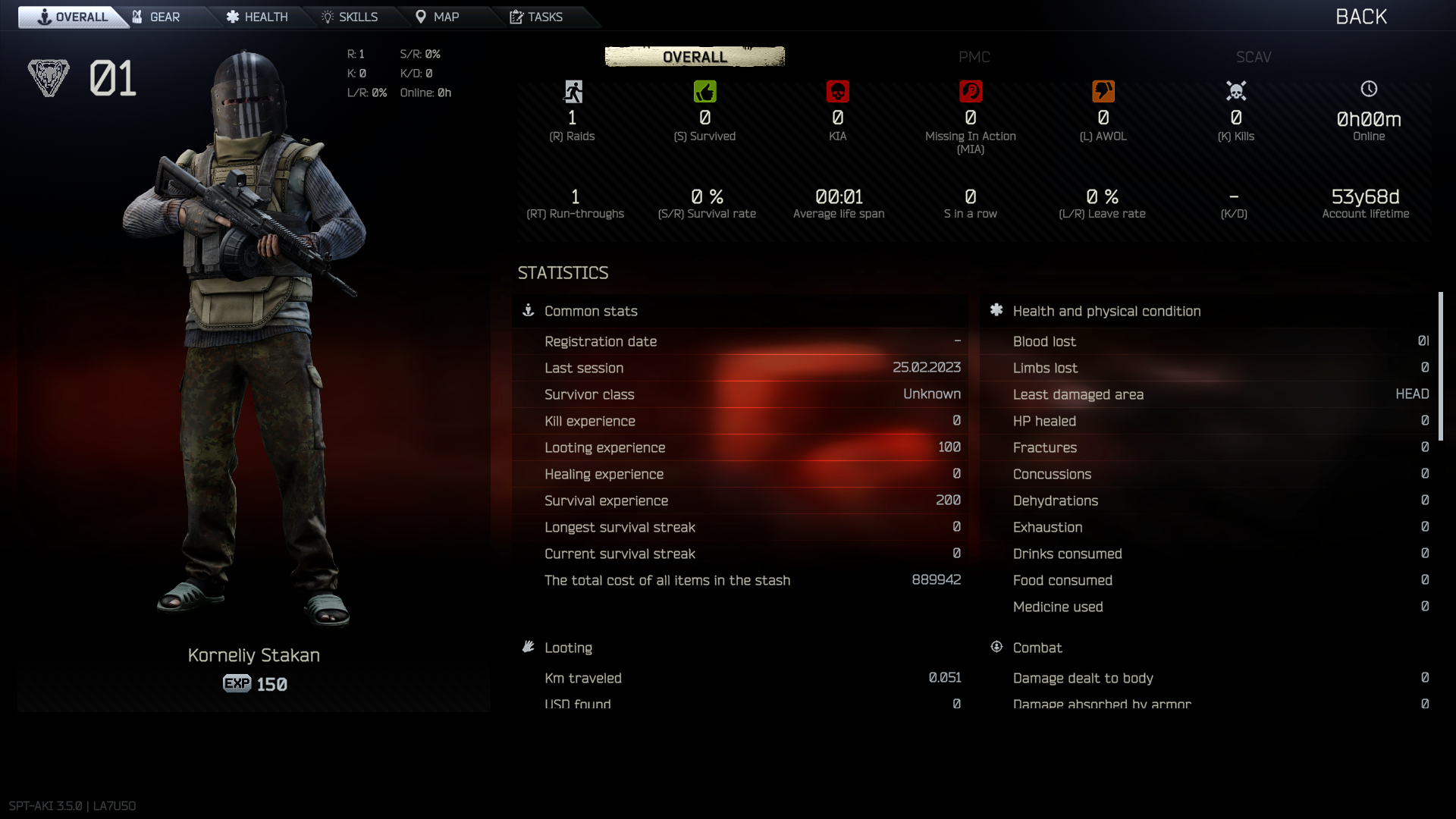This screenshot has width=1456, height=819.
Task: Show the Map tab
Action: click(438, 17)
